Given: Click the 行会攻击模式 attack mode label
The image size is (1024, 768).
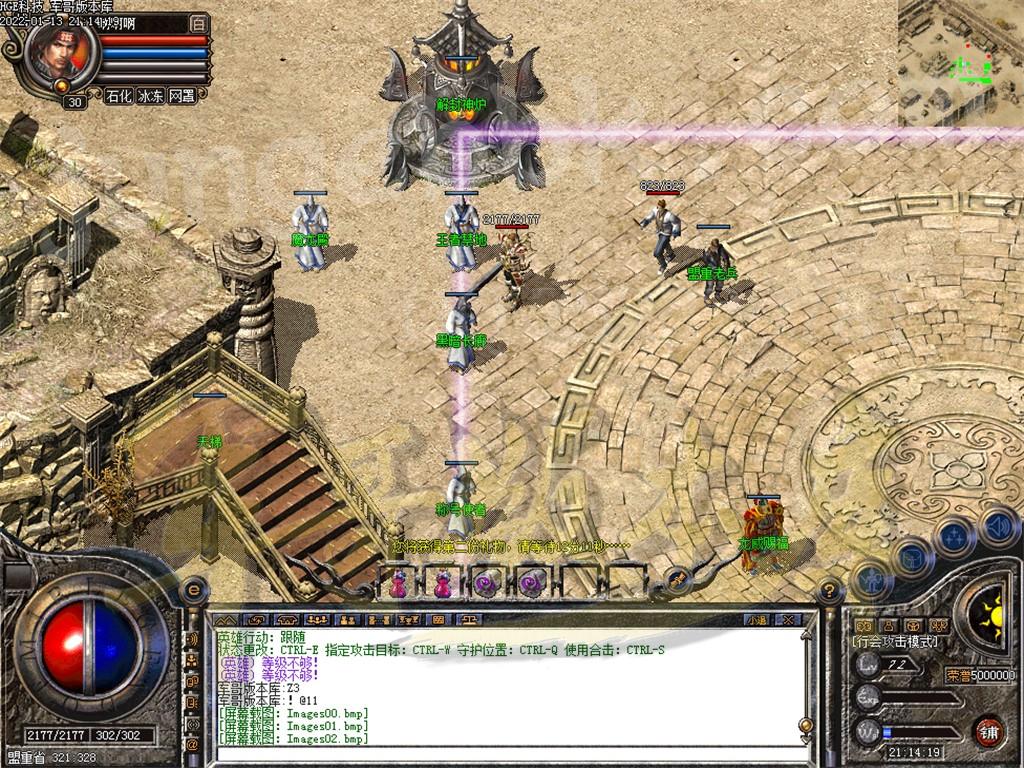Looking at the screenshot, I should coord(895,641).
